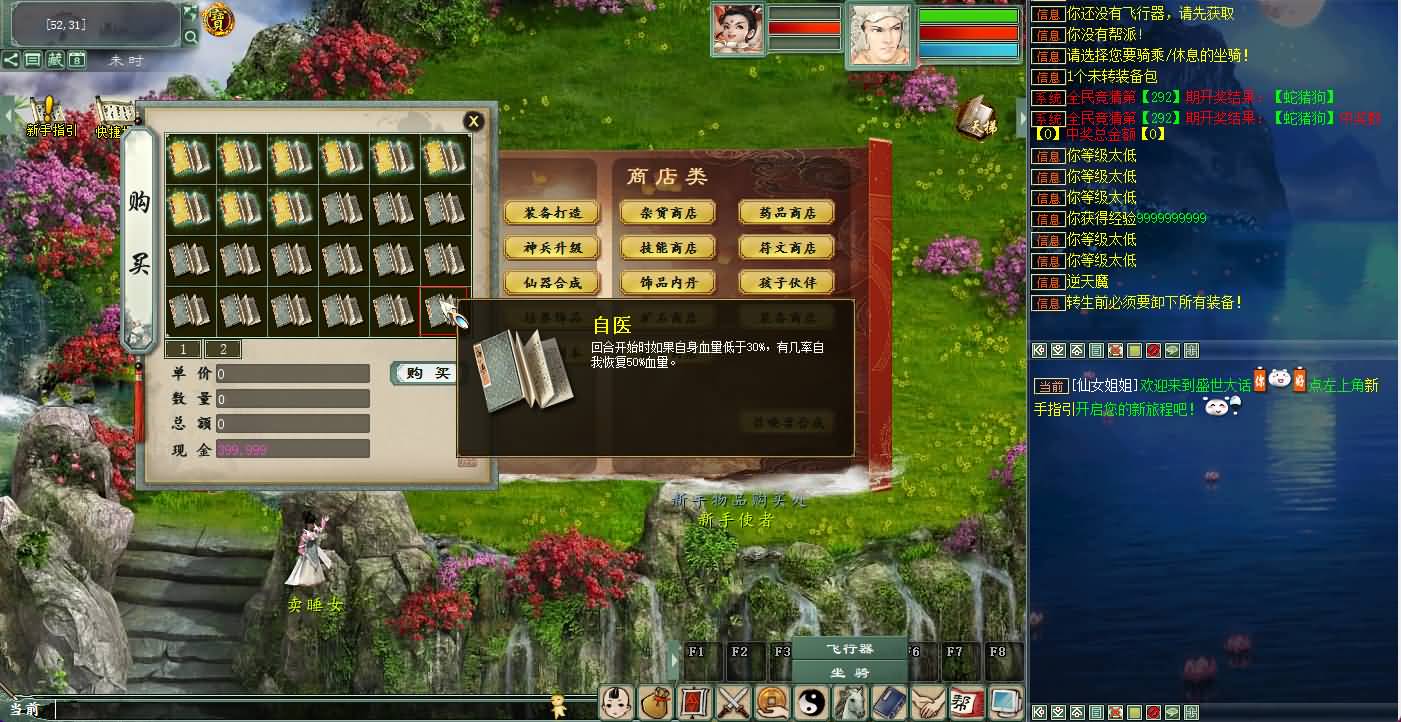Click the yin-yang cultivation icon
Viewport: 1401px width, 722px height.
(x=812, y=703)
